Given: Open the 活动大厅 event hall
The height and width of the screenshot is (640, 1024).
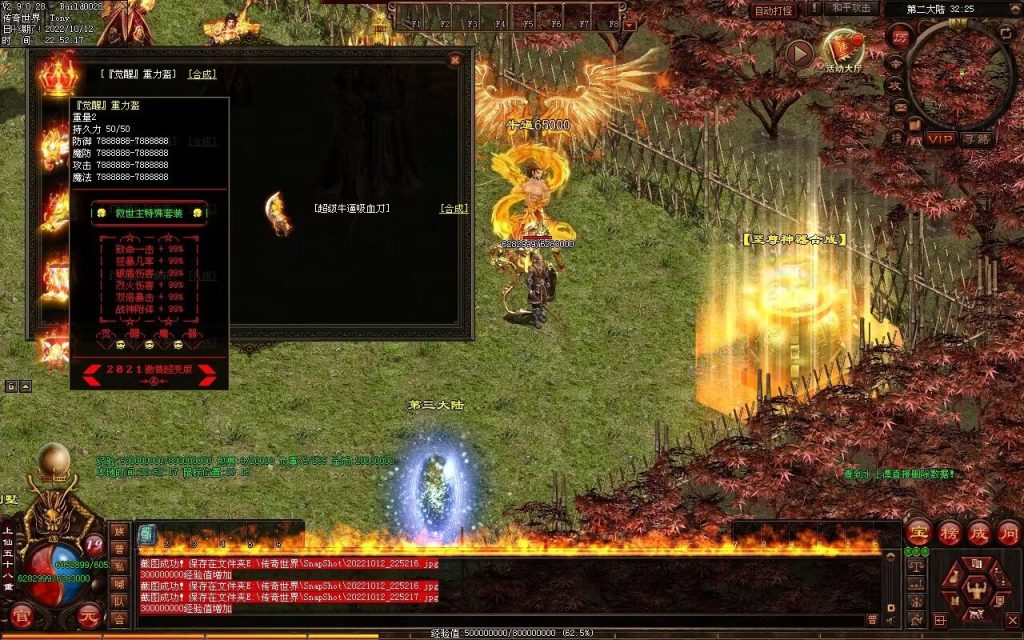Looking at the screenshot, I should (842, 47).
